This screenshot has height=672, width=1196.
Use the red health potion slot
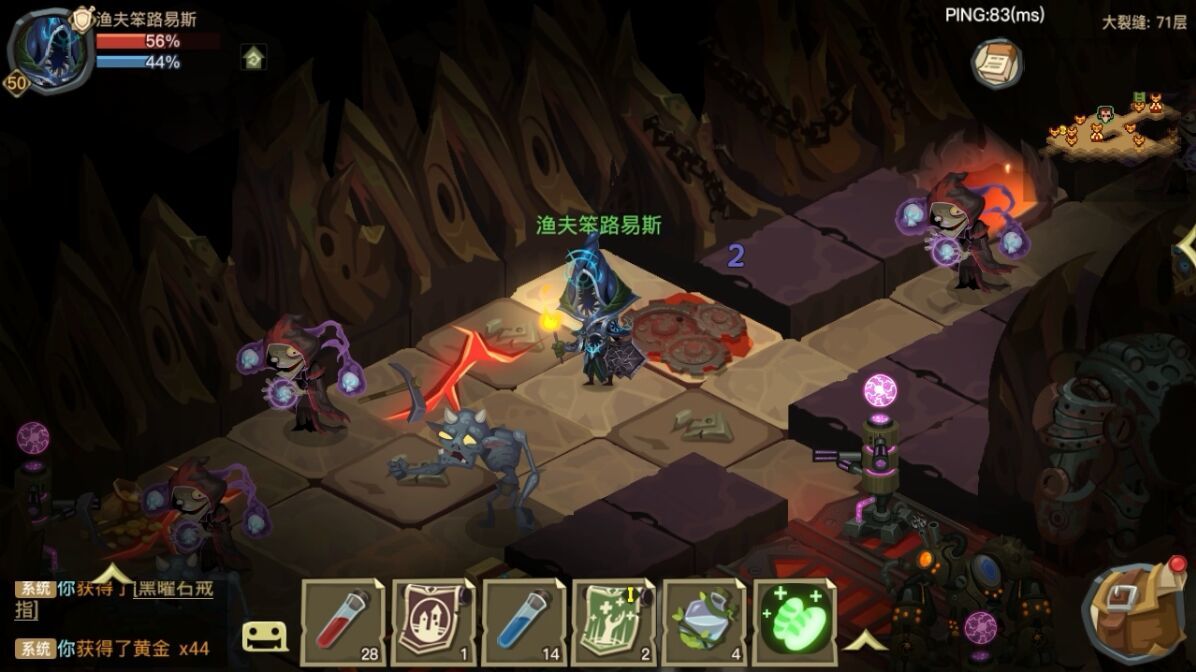[342, 621]
